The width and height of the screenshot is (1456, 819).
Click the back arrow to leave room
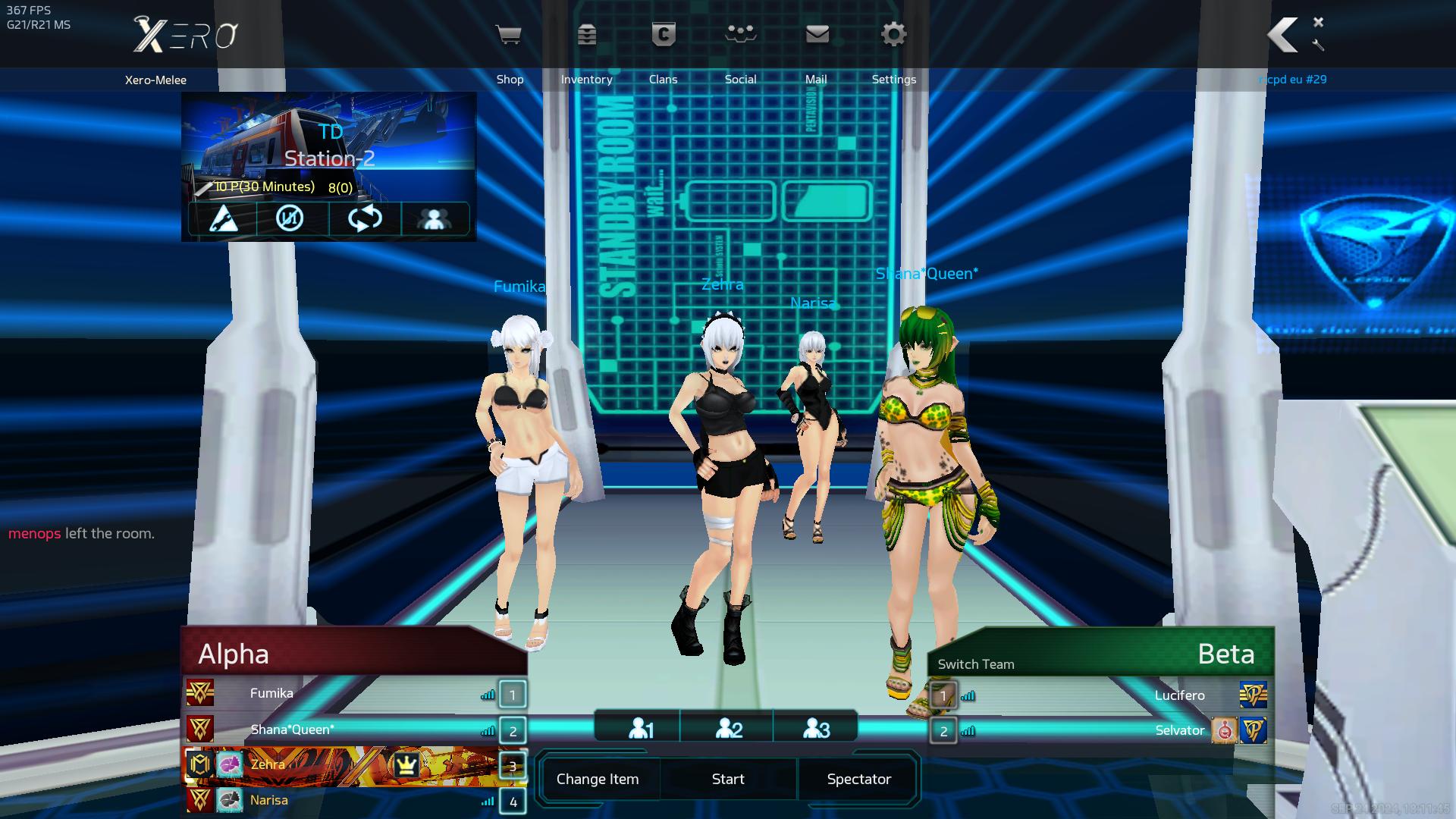(x=1283, y=35)
